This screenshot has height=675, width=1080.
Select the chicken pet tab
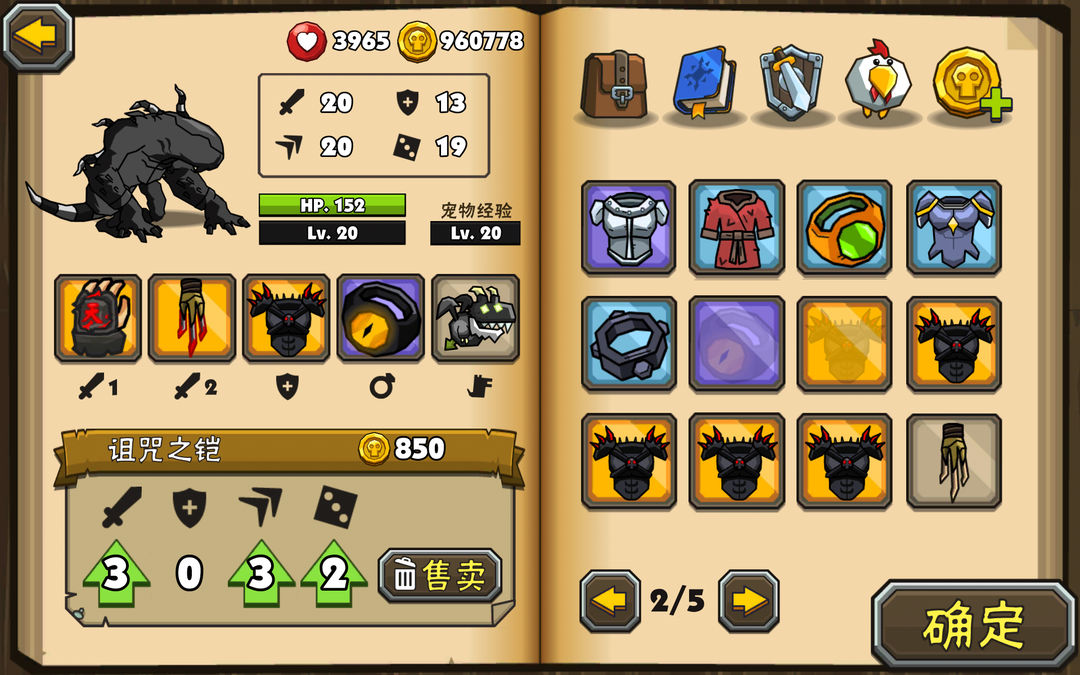click(878, 82)
